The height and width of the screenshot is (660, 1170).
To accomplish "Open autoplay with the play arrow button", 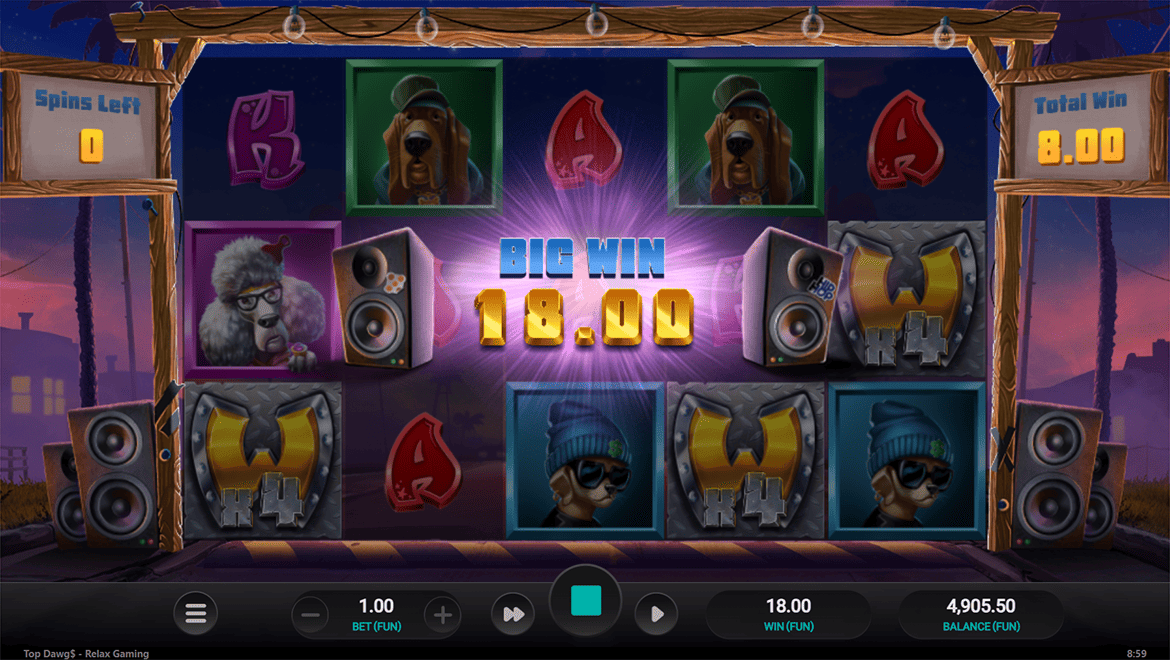I will click(656, 614).
